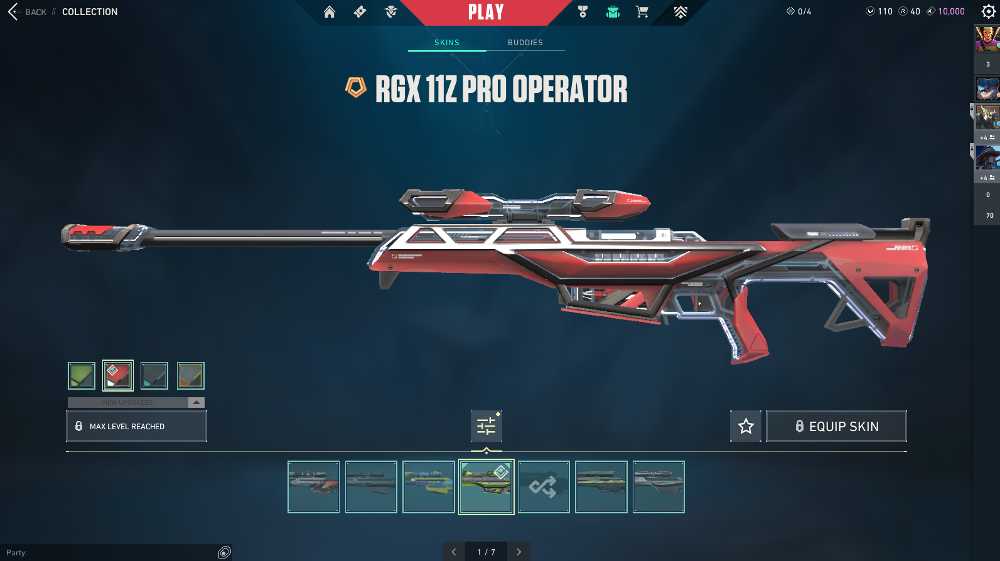The image size is (1000, 561).
Task: Choose the green color variant swatch
Action: point(82,376)
